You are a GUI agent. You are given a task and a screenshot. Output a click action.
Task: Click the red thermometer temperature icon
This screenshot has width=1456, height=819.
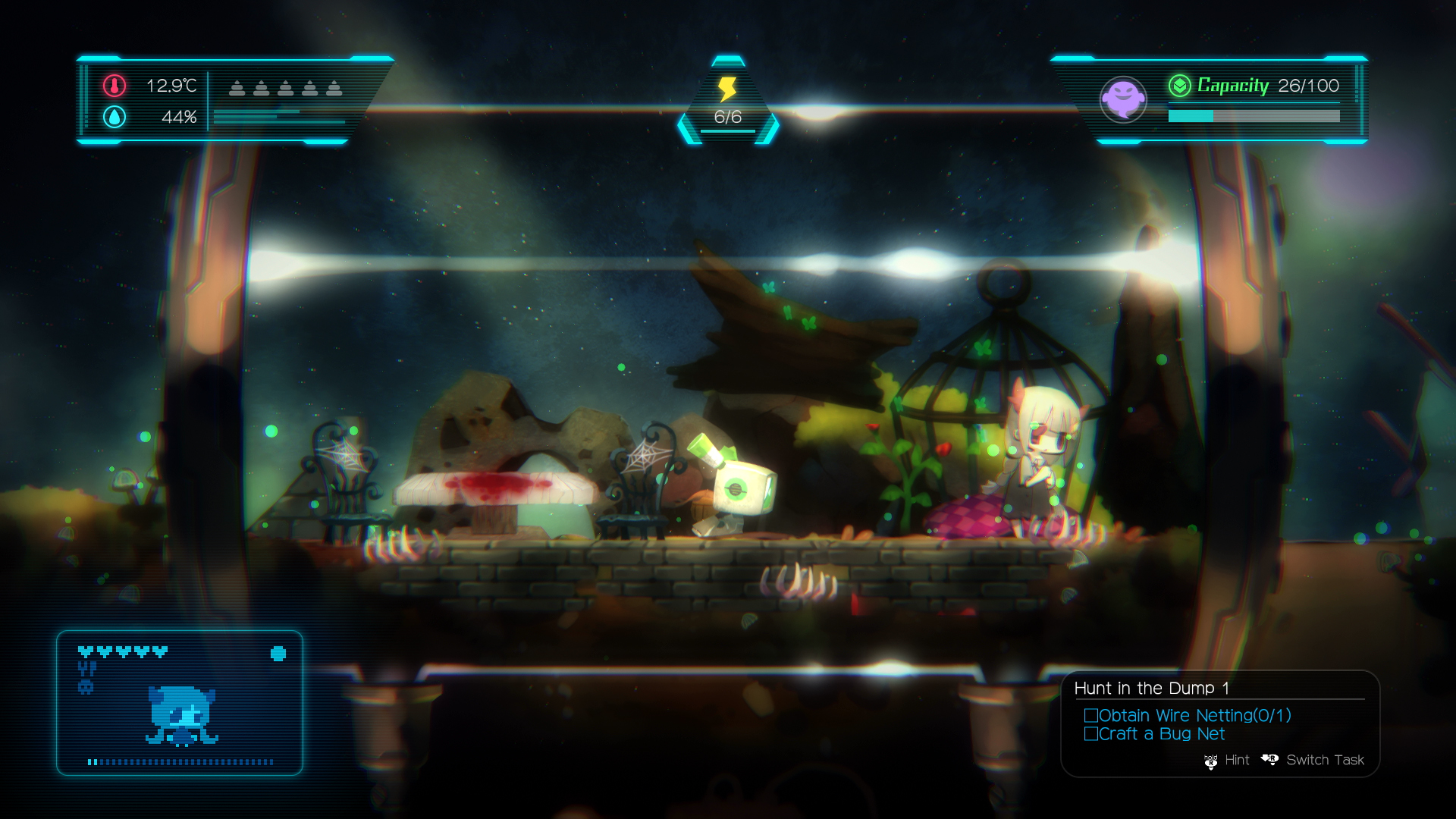click(x=114, y=87)
